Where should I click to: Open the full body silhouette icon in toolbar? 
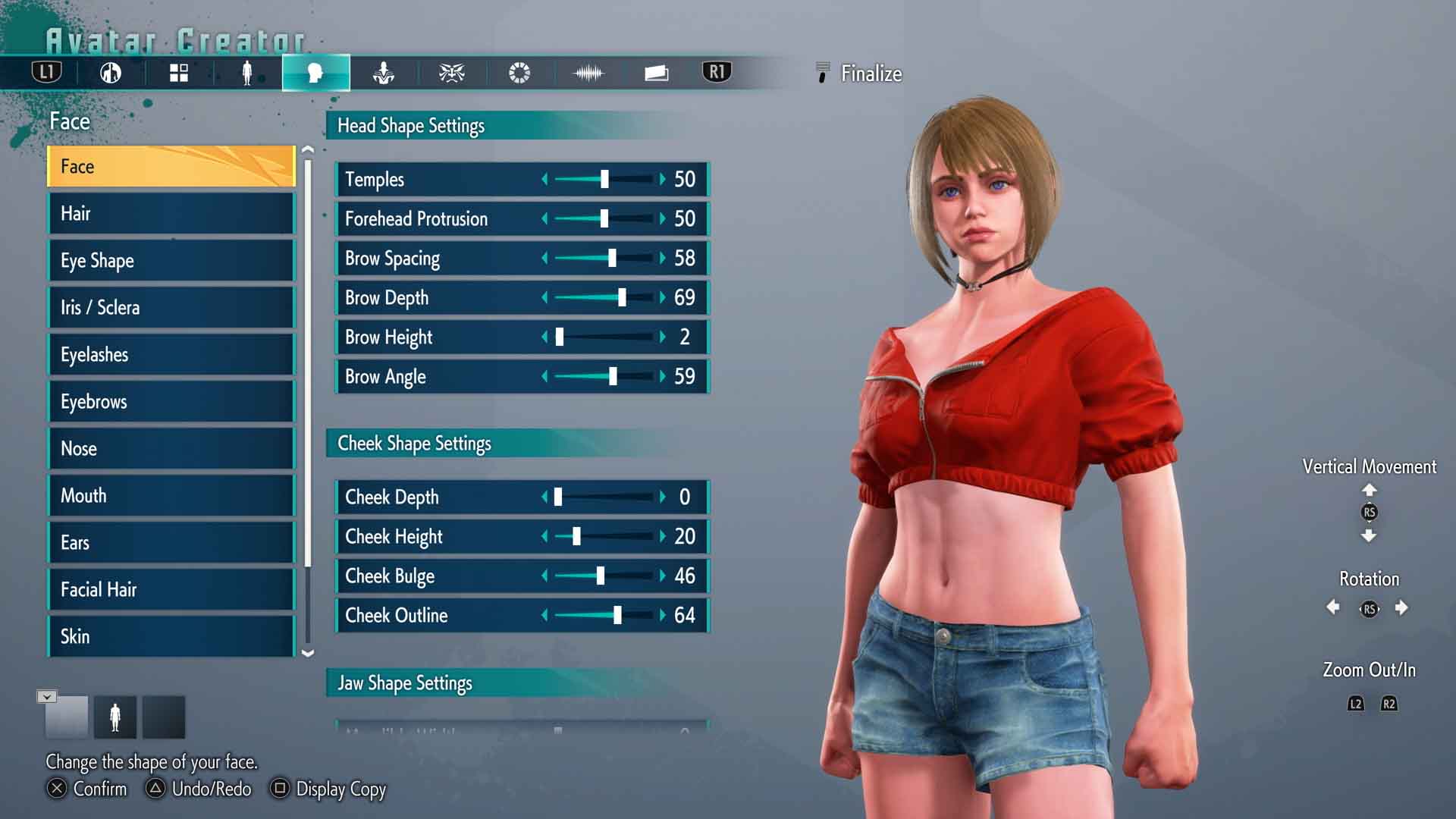coord(246,73)
